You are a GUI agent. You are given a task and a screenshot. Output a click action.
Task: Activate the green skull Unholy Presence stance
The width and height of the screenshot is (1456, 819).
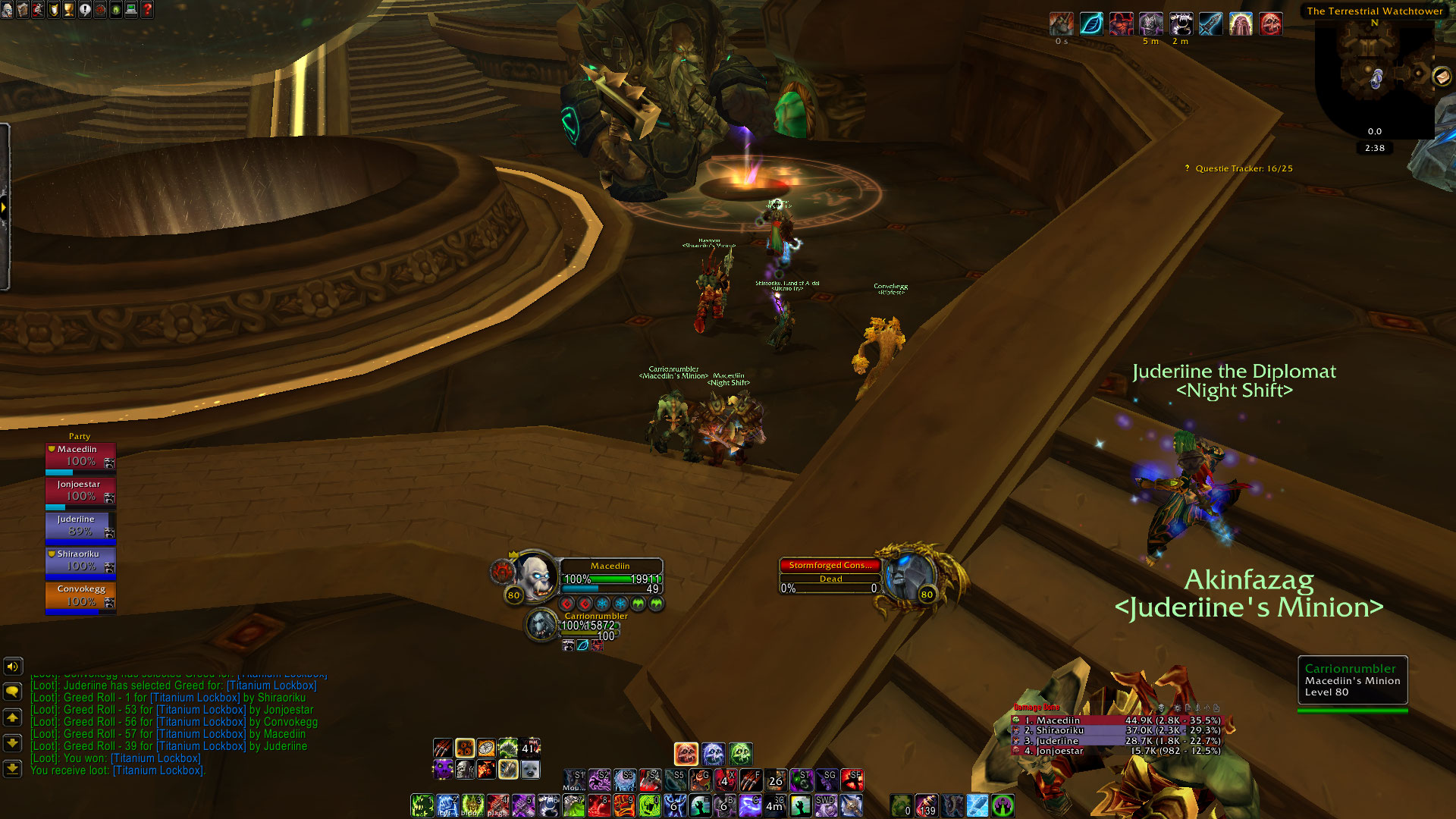(x=741, y=754)
